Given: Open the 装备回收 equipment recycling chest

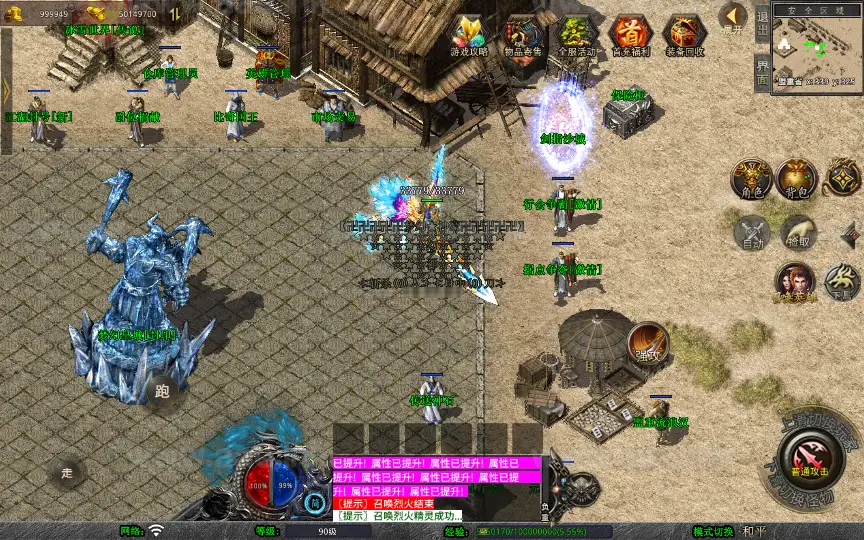Looking at the screenshot, I should point(685,36).
